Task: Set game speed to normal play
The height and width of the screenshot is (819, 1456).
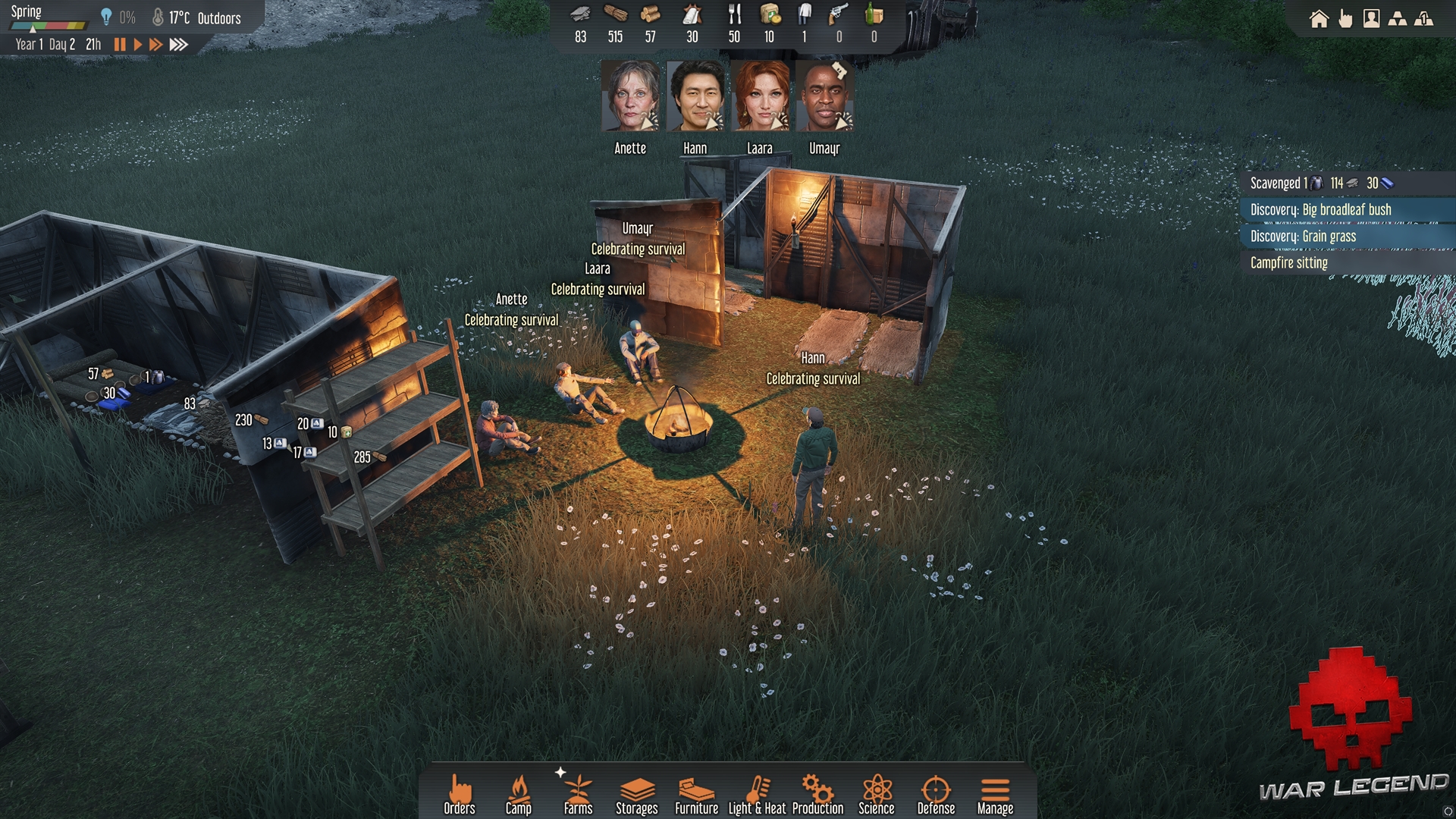Action: pos(137,45)
